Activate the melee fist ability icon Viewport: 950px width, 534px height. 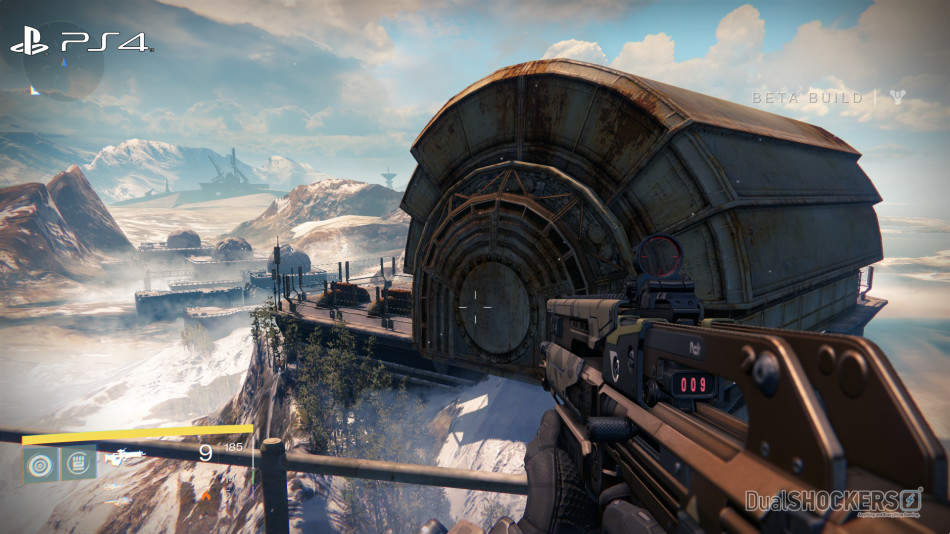point(79,463)
